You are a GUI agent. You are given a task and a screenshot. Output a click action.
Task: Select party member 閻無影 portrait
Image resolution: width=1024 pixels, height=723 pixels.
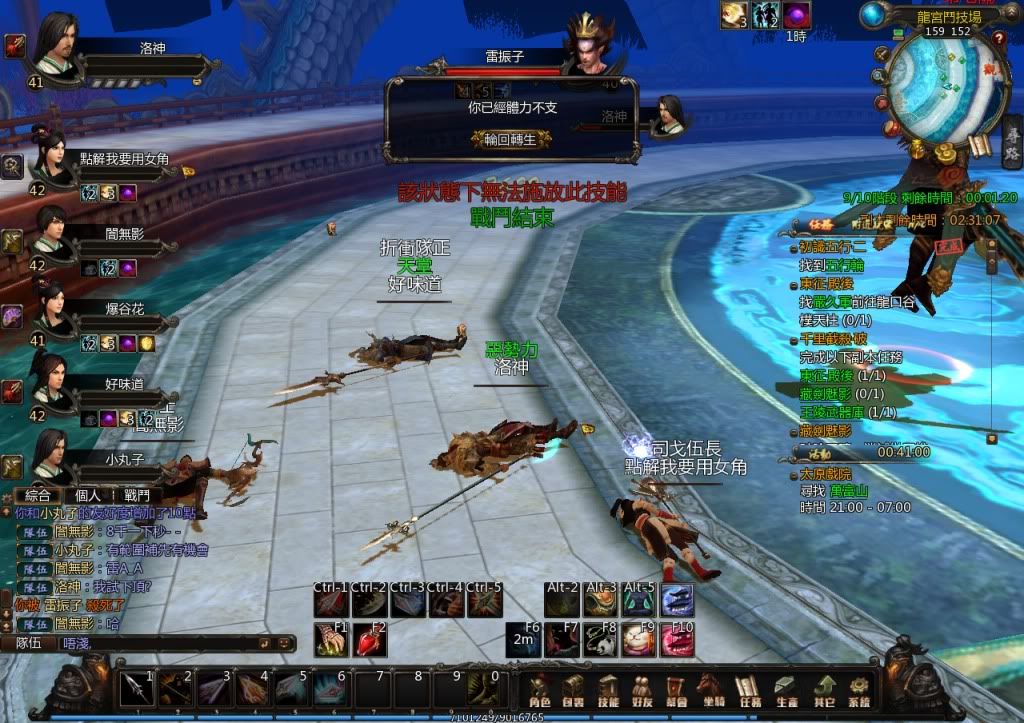click(52, 232)
